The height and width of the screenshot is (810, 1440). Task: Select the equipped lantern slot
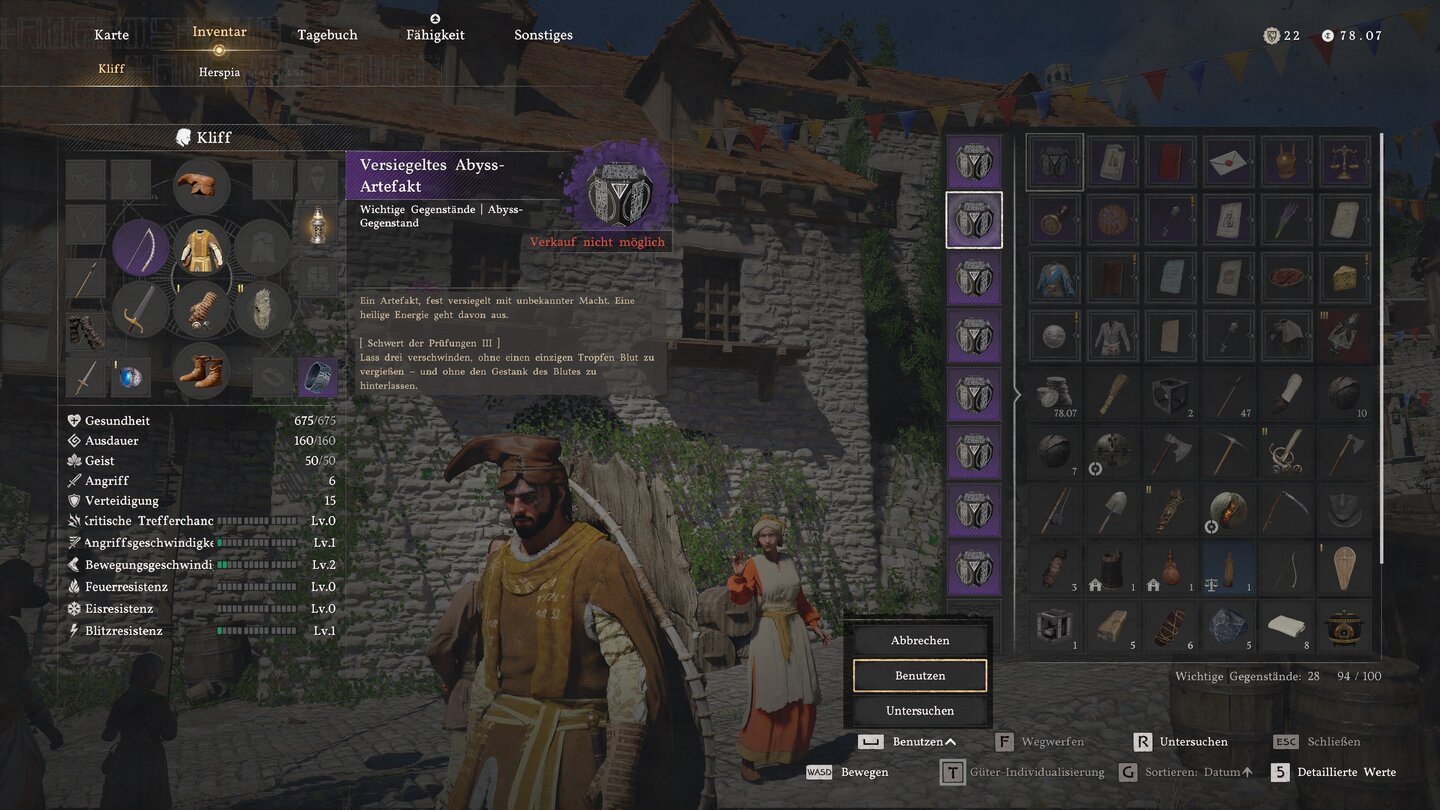[x=318, y=225]
